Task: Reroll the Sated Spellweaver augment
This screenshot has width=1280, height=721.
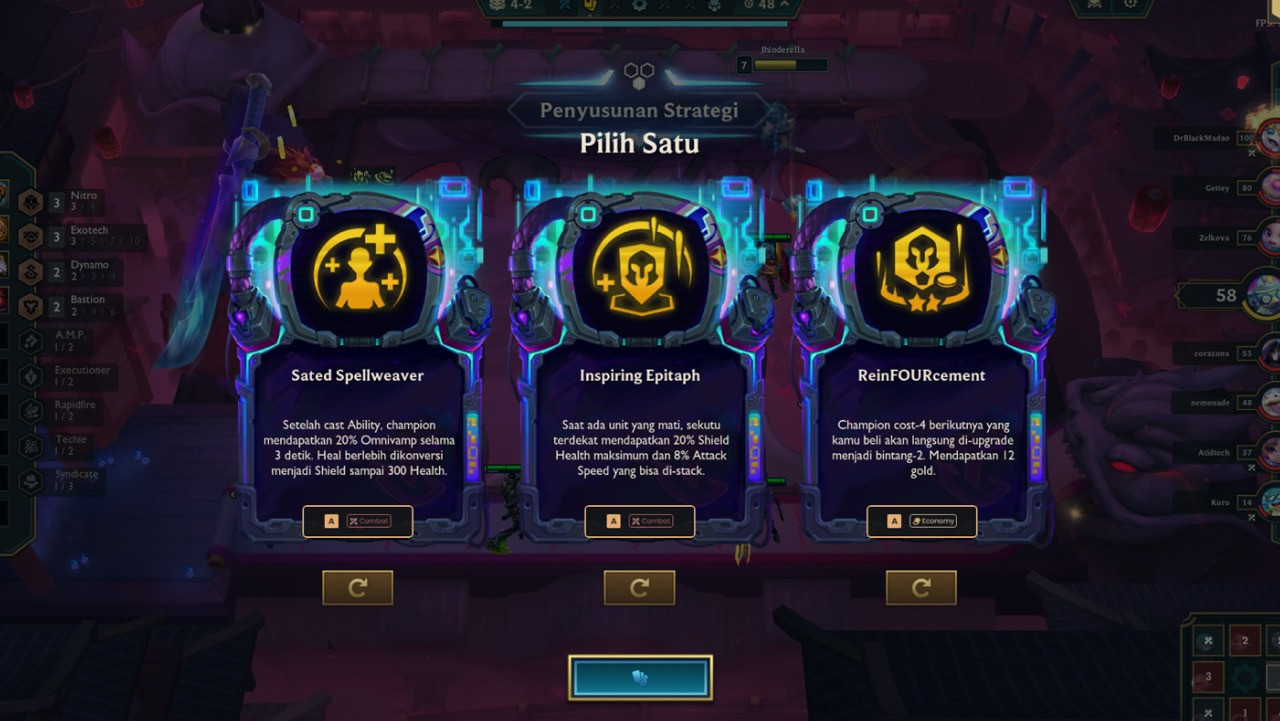Action: click(357, 588)
